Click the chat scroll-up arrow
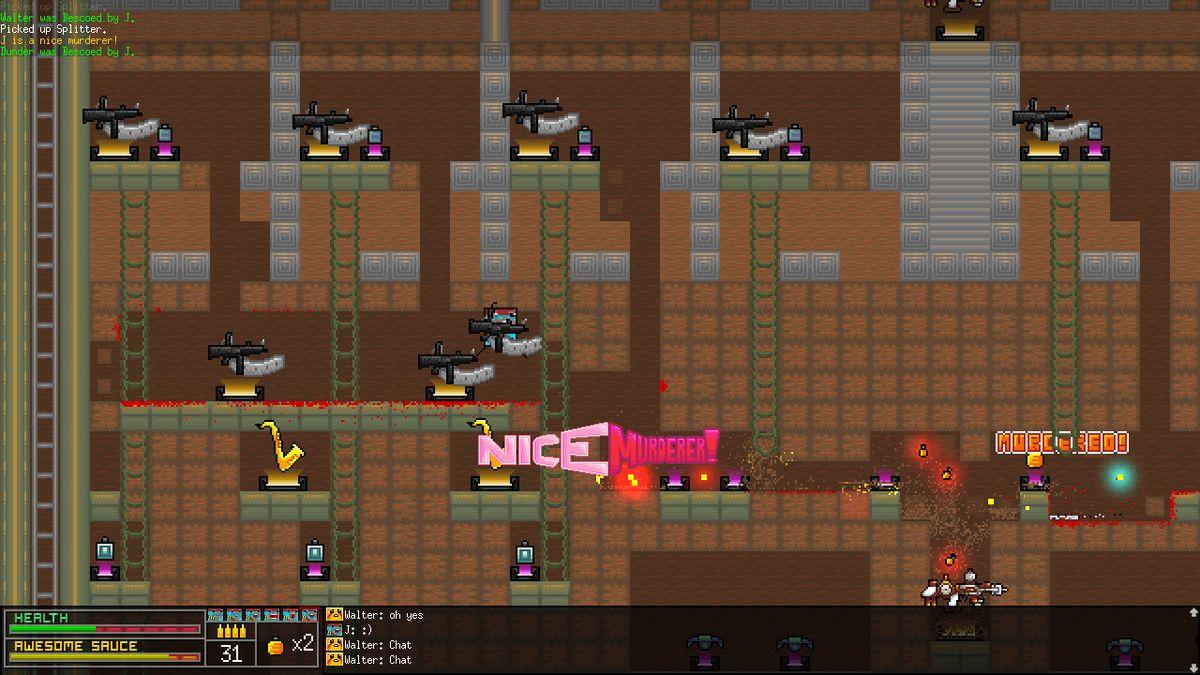This screenshot has height=675, width=1200. coord(1191,612)
